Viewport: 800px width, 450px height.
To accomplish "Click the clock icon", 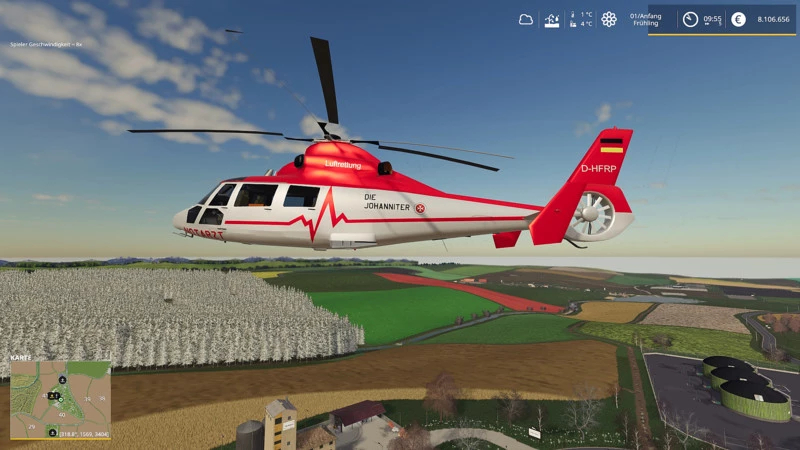I will 690,19.
